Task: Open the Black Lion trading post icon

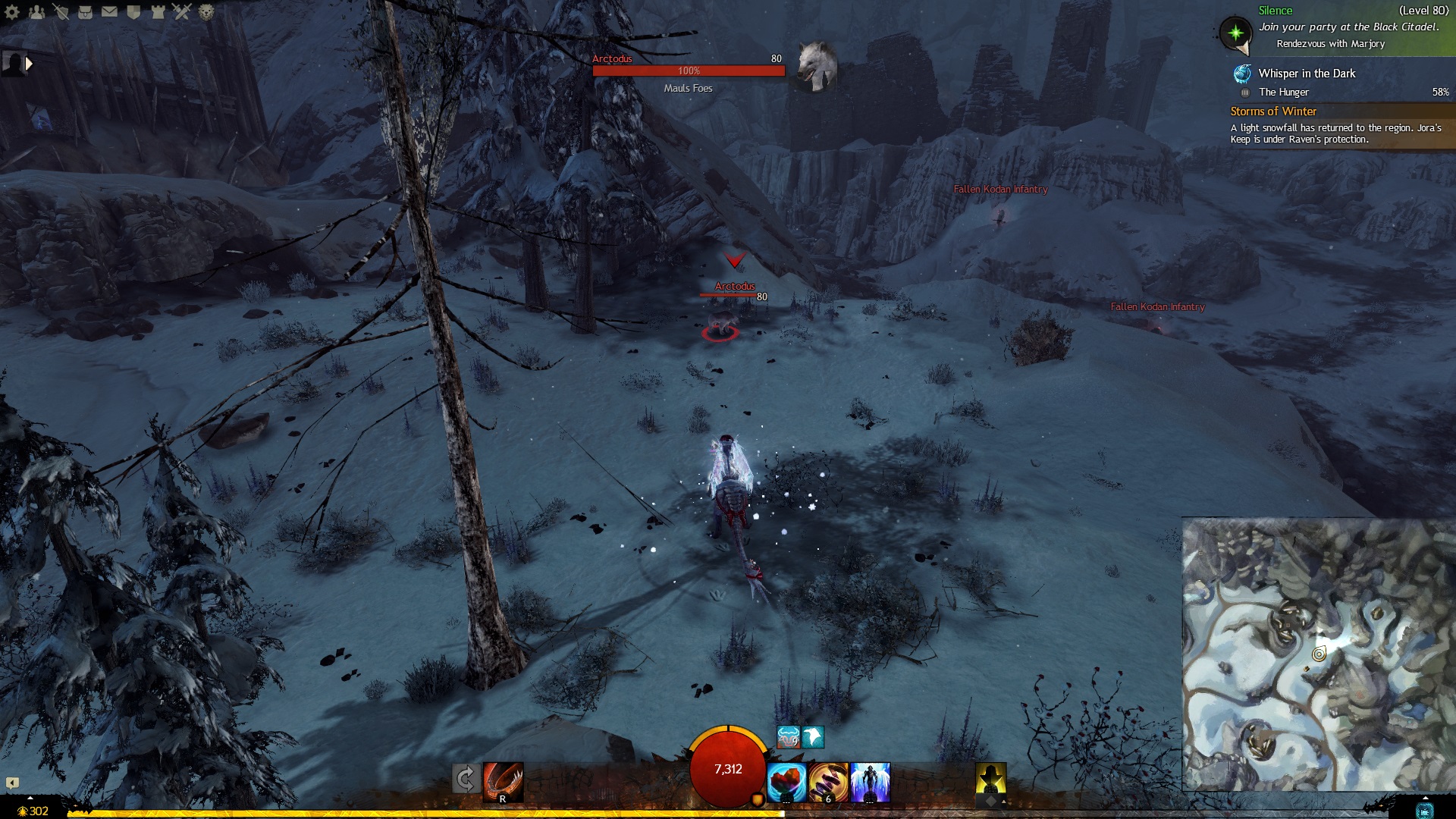Action: pos(206,11)
